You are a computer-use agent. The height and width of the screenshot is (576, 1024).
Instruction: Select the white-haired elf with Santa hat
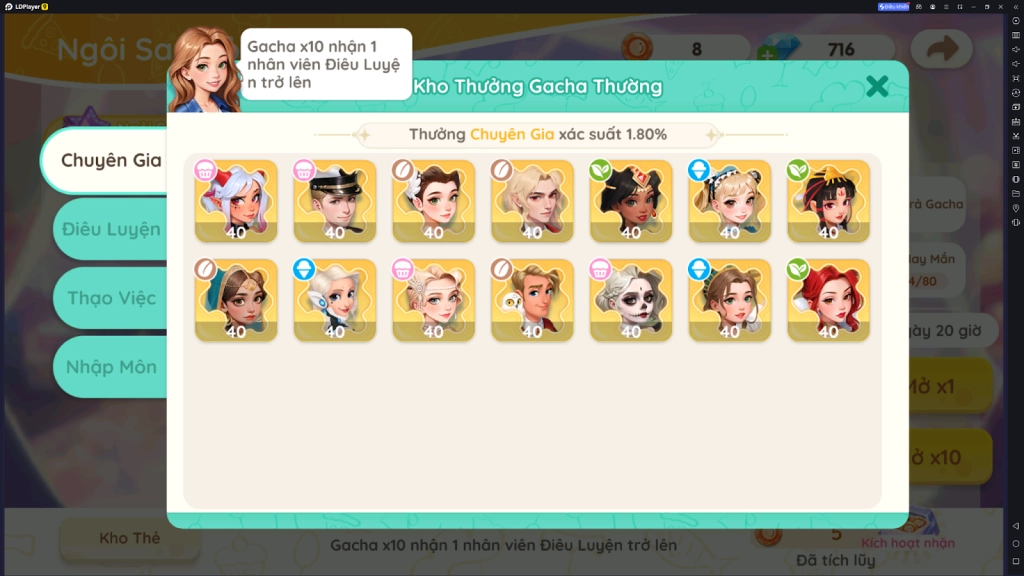click(236, 201)
